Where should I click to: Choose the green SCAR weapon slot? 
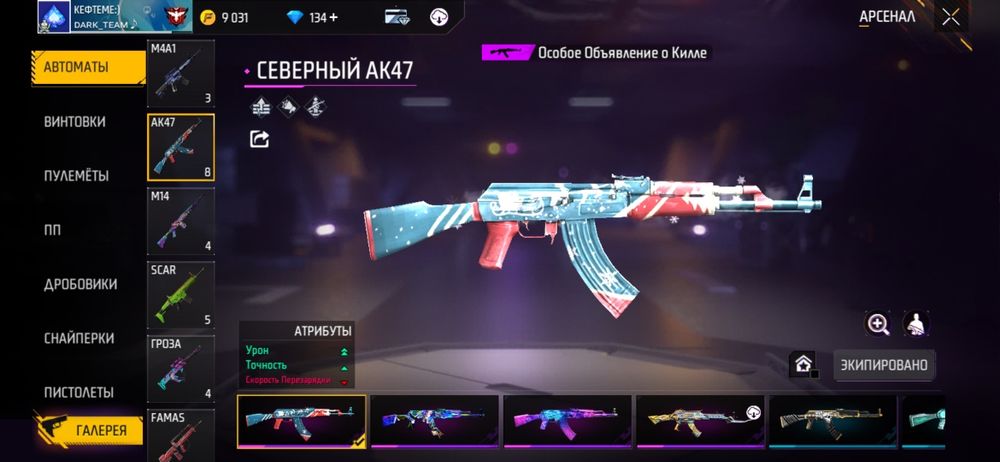[x=180, y=294]
